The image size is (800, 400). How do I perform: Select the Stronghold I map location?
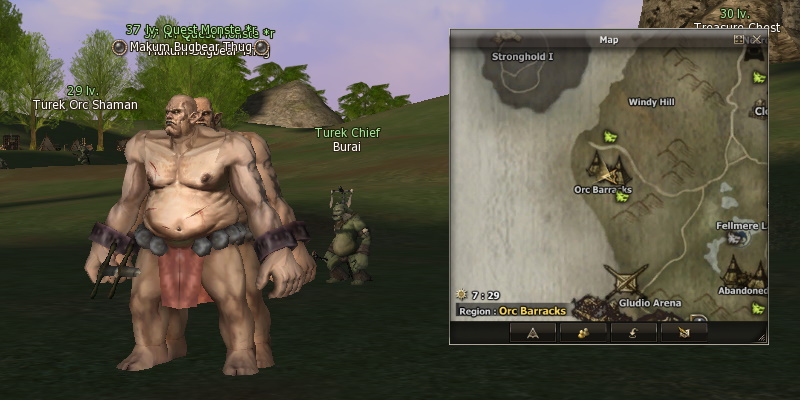pyautogui.click(x=522, y=57)
